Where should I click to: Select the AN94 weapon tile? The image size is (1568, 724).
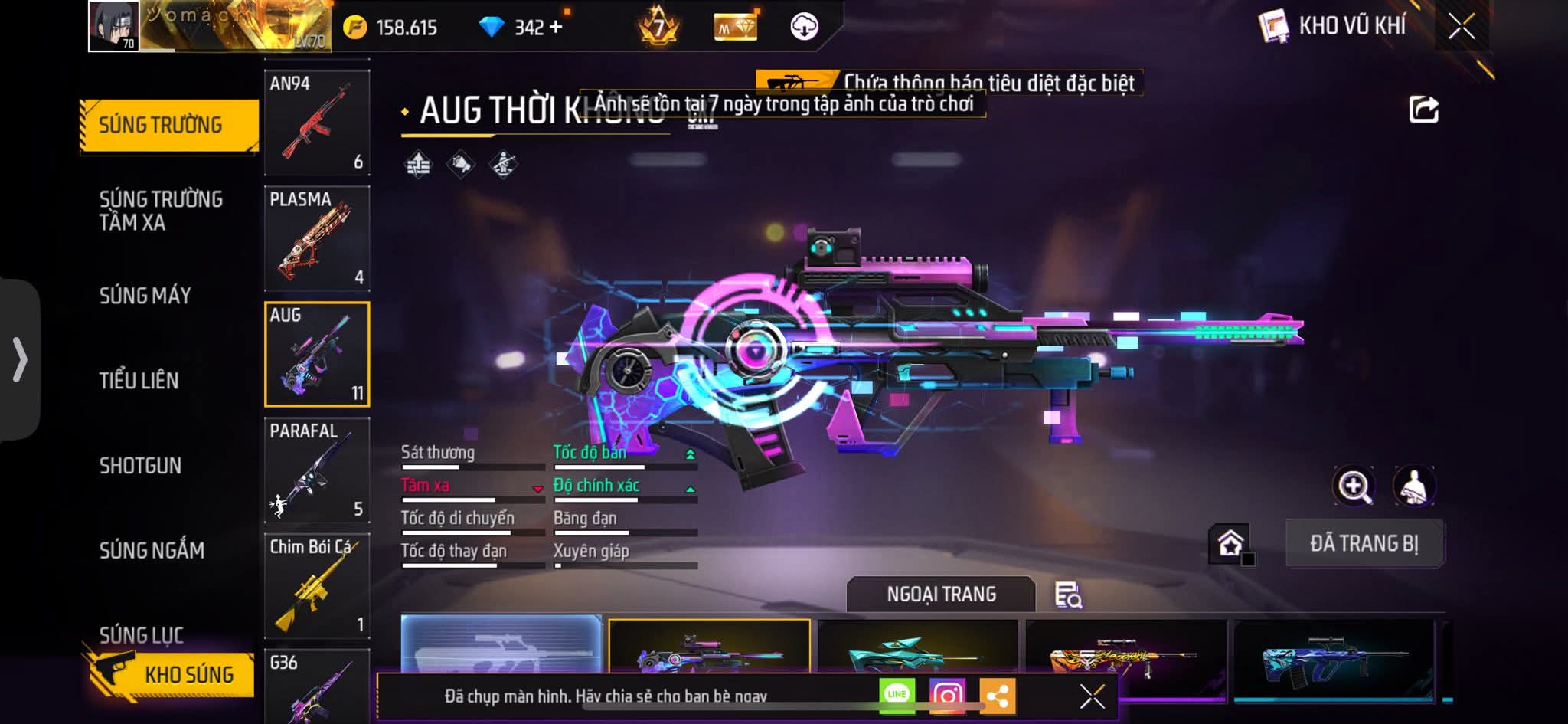click(x=317, y=123)
